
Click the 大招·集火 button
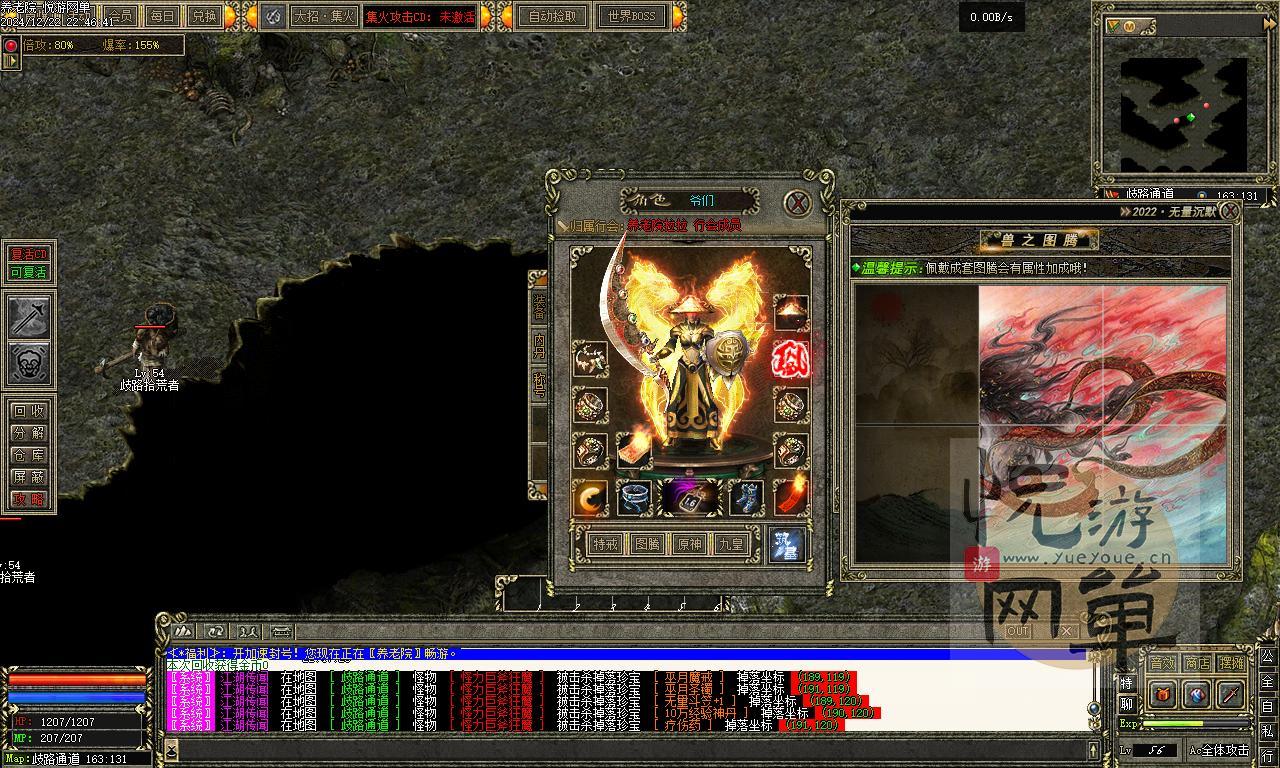(324, 16)
